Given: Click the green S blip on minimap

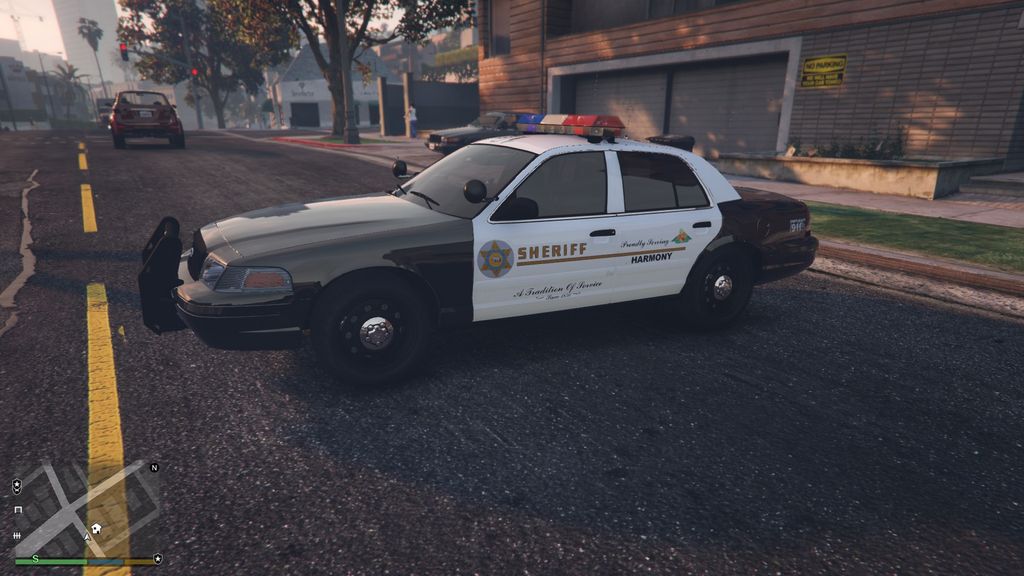Looking at the screenshot, I should (x=35, y=558).
